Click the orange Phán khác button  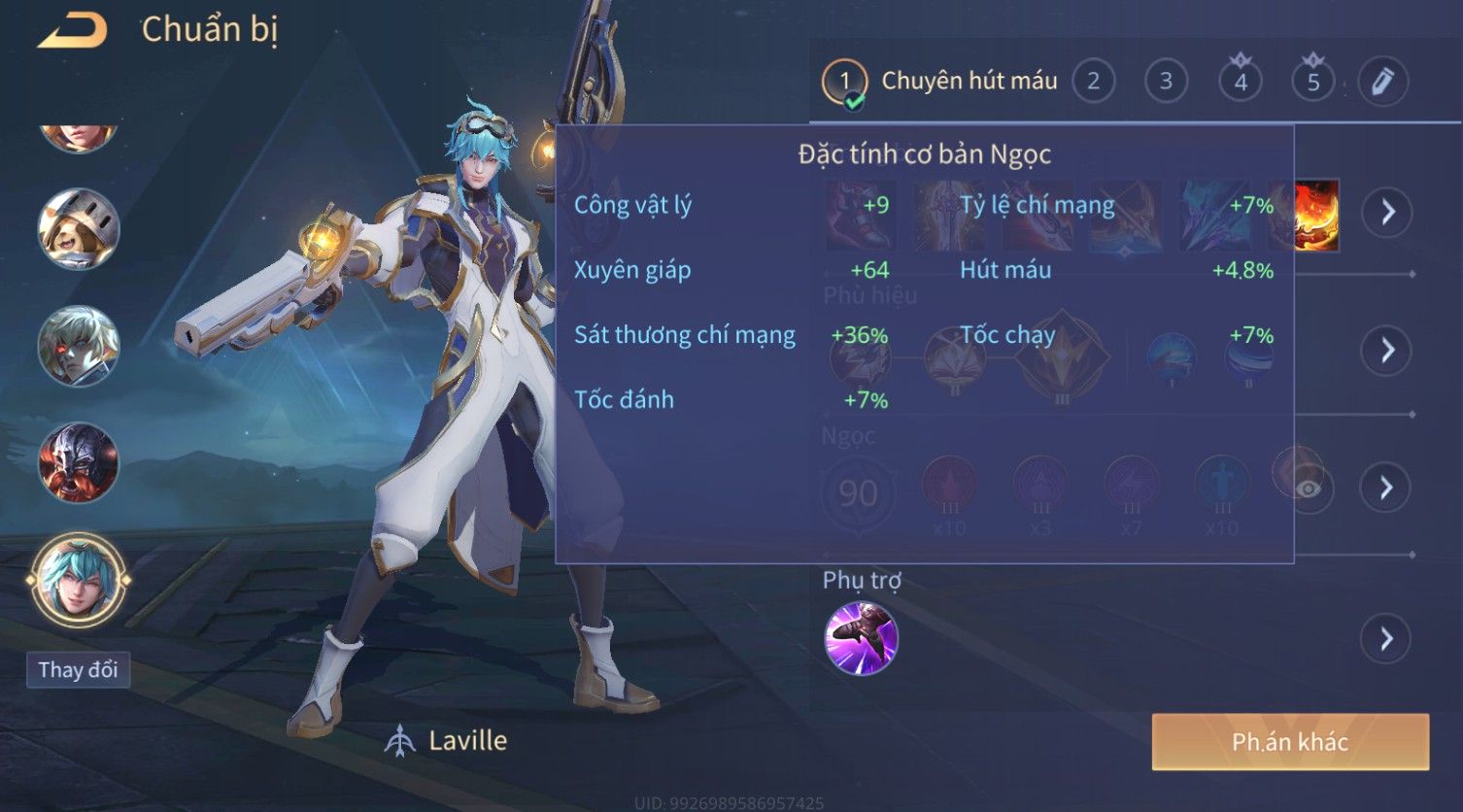coord(1289,742)
